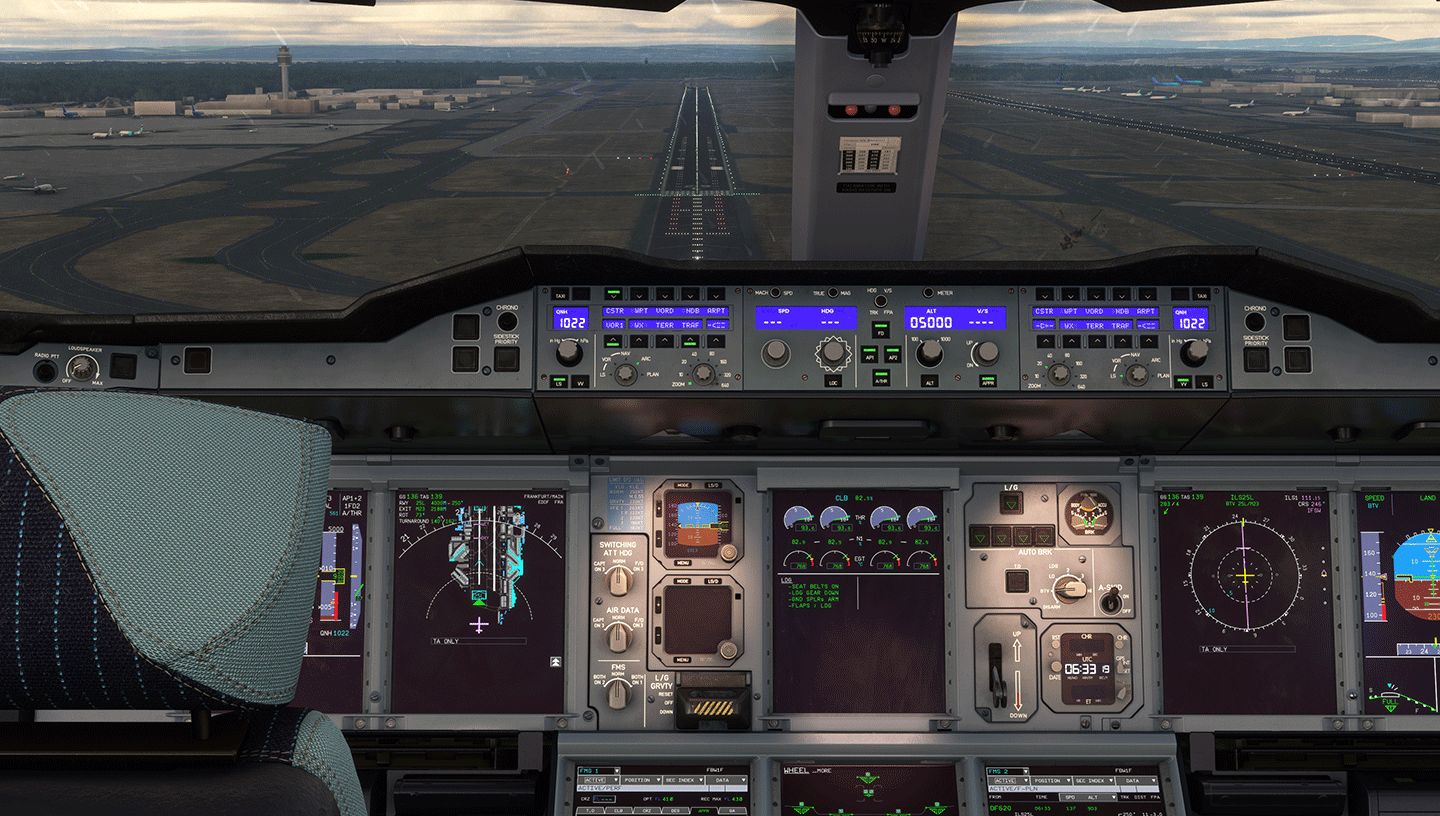
Task: Click the ALT button under altitude knob
Action: pyautogui.click(x=929, y=381)
